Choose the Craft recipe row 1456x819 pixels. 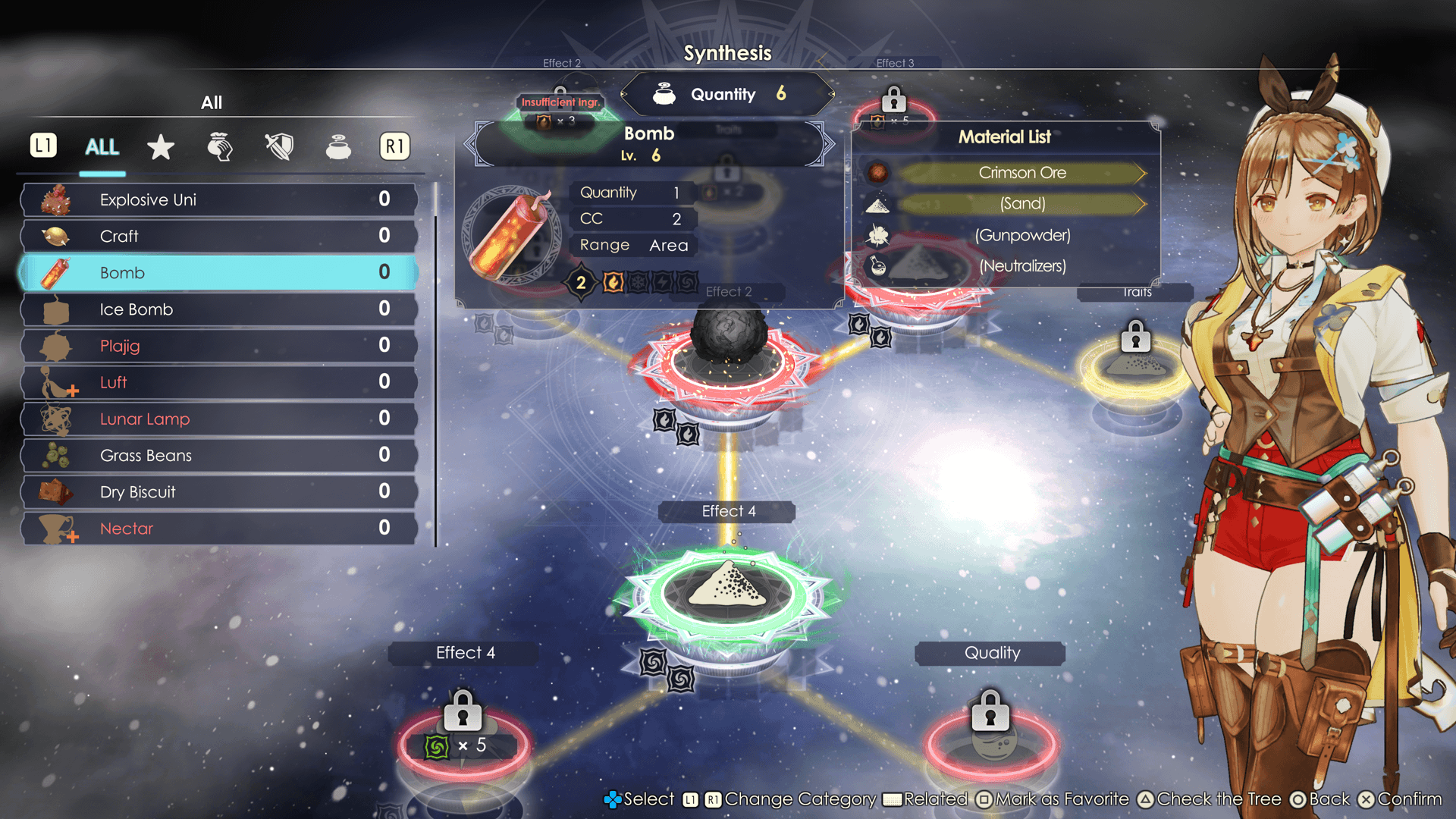(x=220, y=236)
